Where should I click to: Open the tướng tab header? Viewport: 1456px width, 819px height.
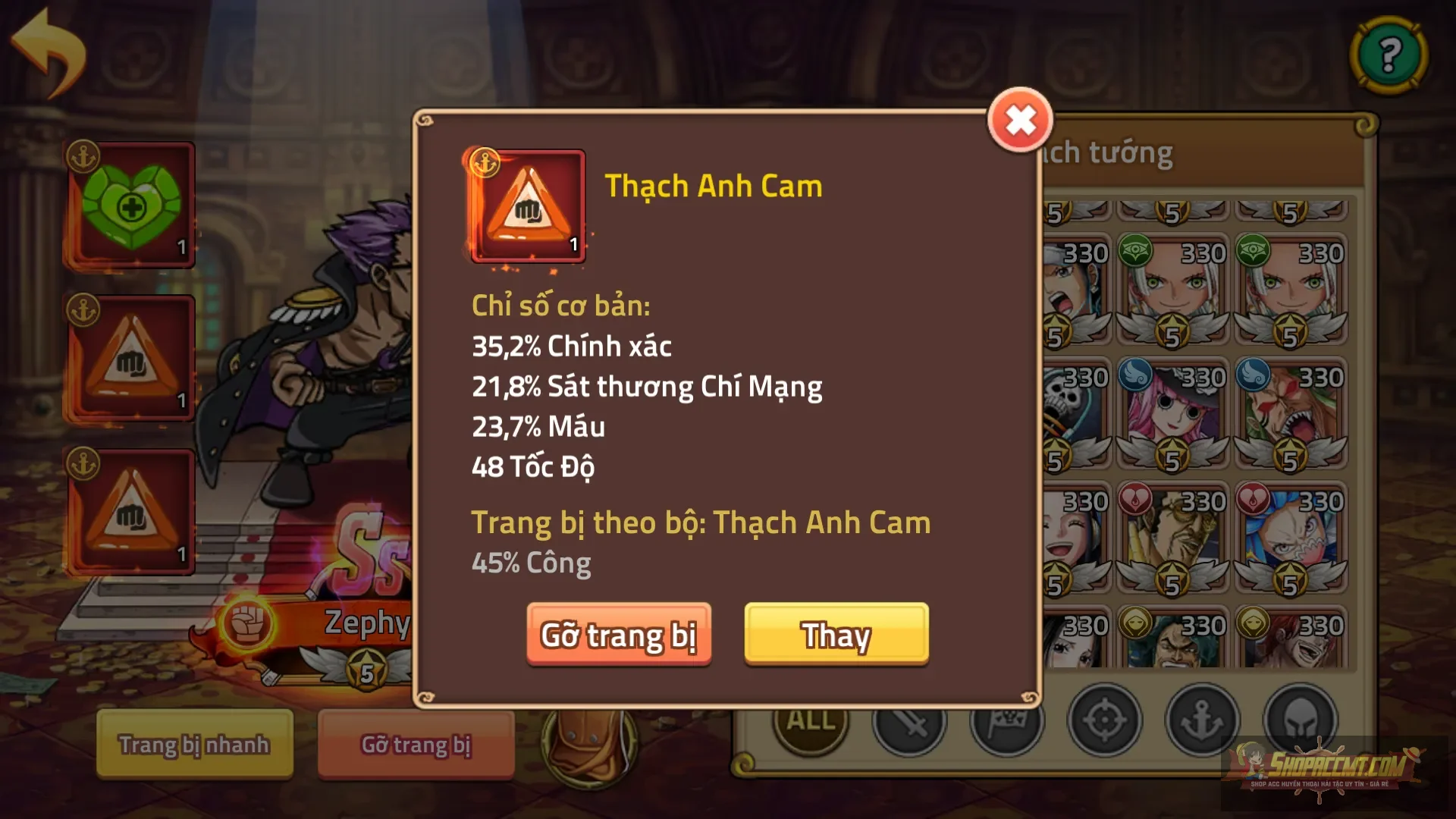tap(1107, 152)
